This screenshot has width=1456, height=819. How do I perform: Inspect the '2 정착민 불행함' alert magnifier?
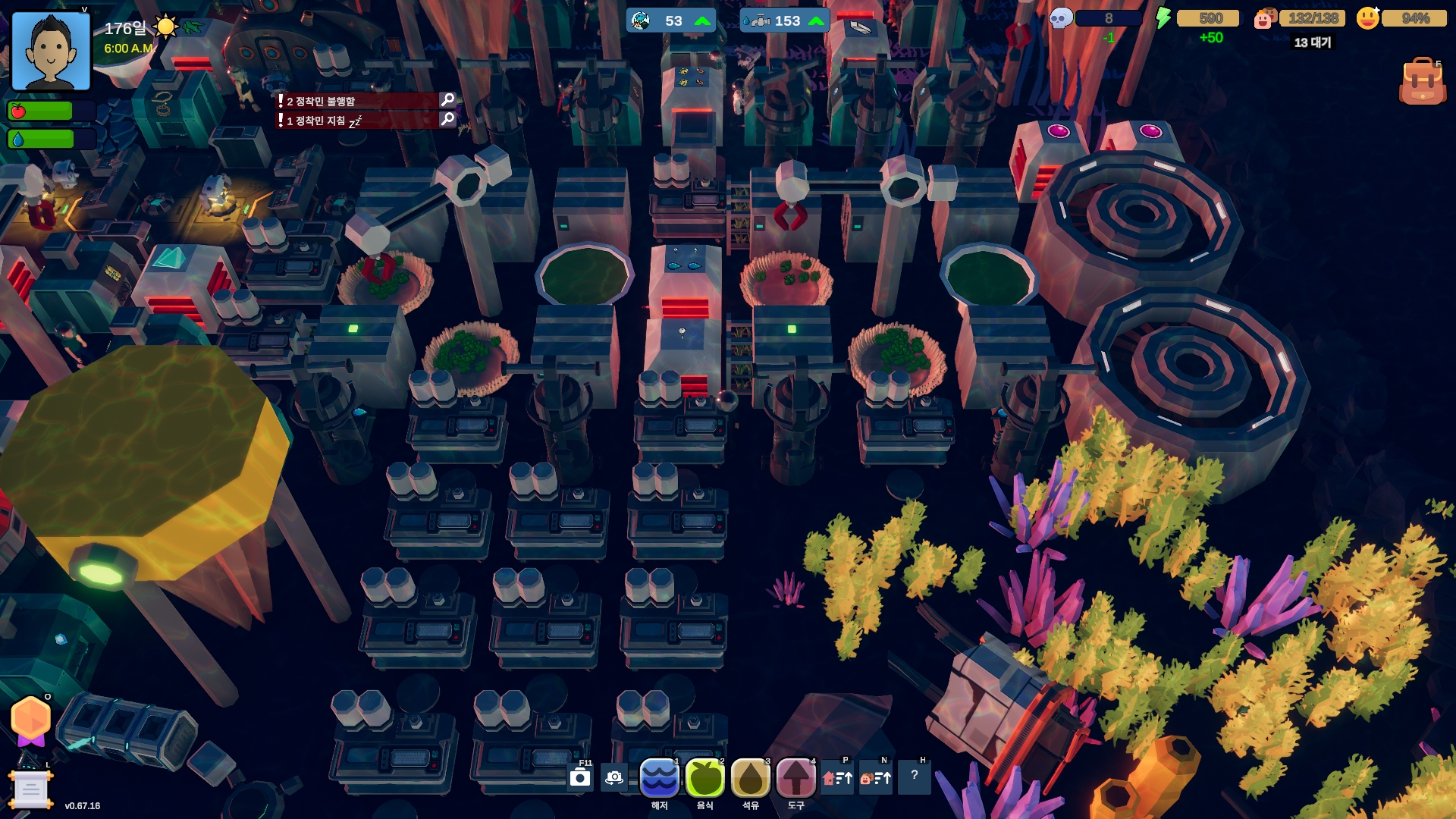click(447, 100)
